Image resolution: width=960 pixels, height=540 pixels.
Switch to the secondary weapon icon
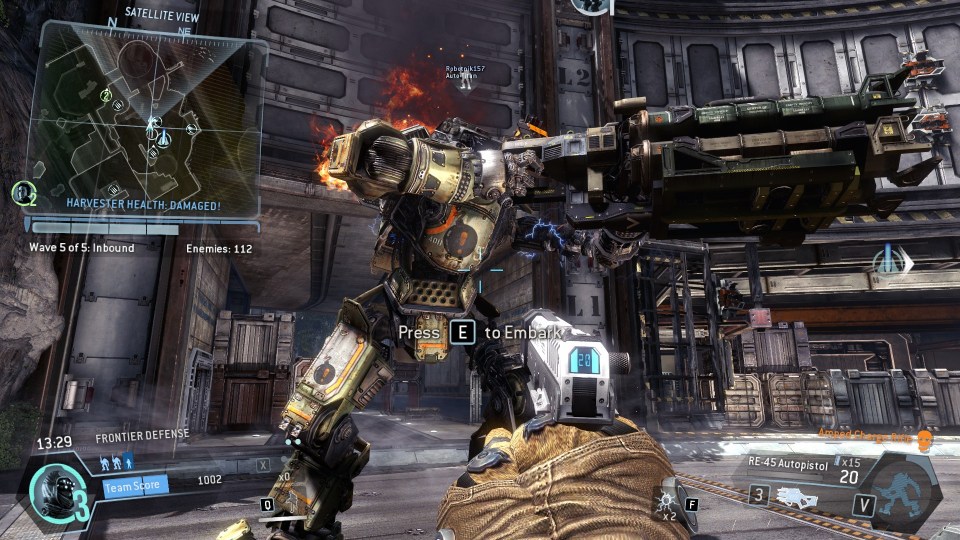point(797,497)
